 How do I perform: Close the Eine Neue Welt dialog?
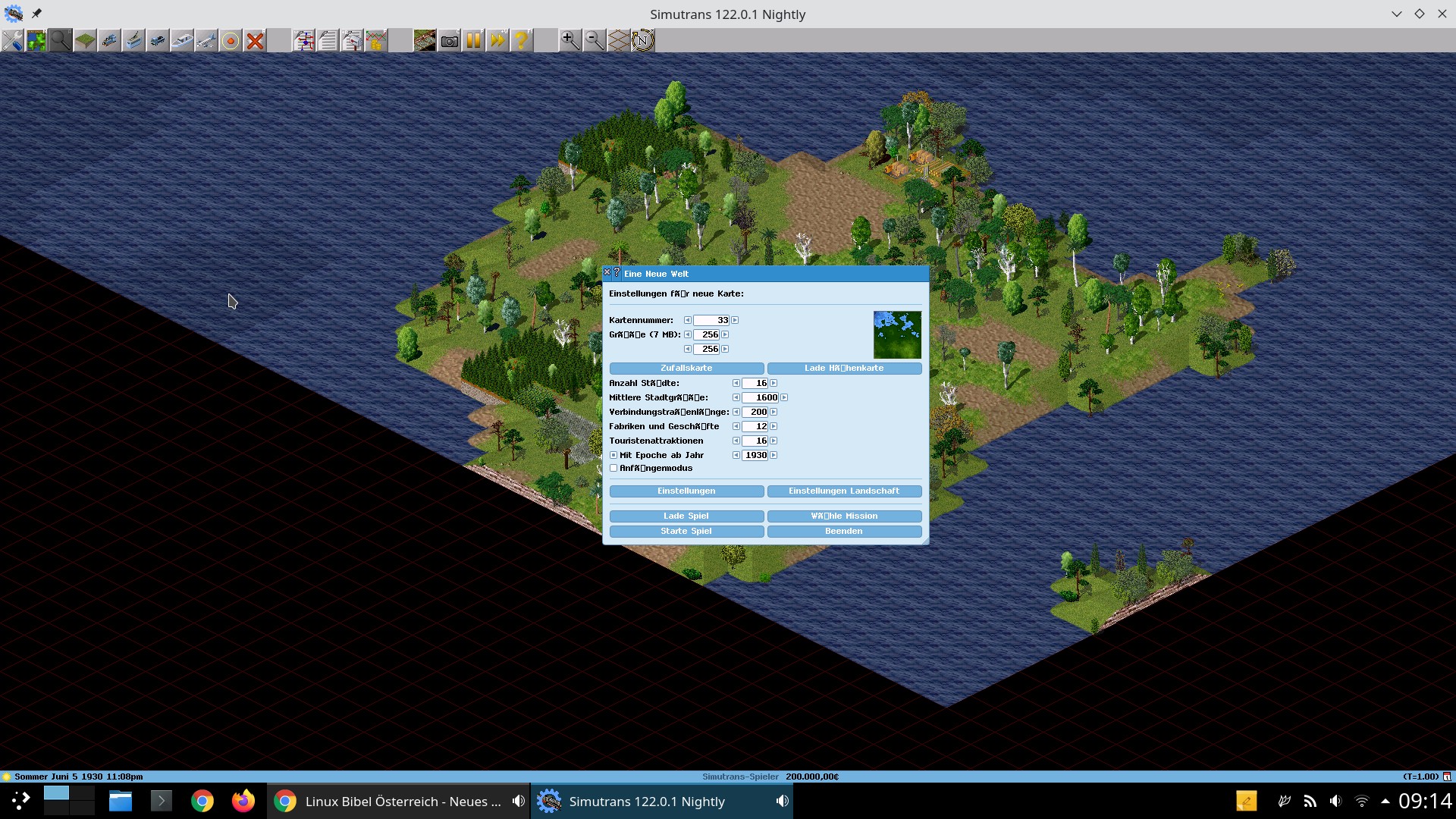coord(607,272)
